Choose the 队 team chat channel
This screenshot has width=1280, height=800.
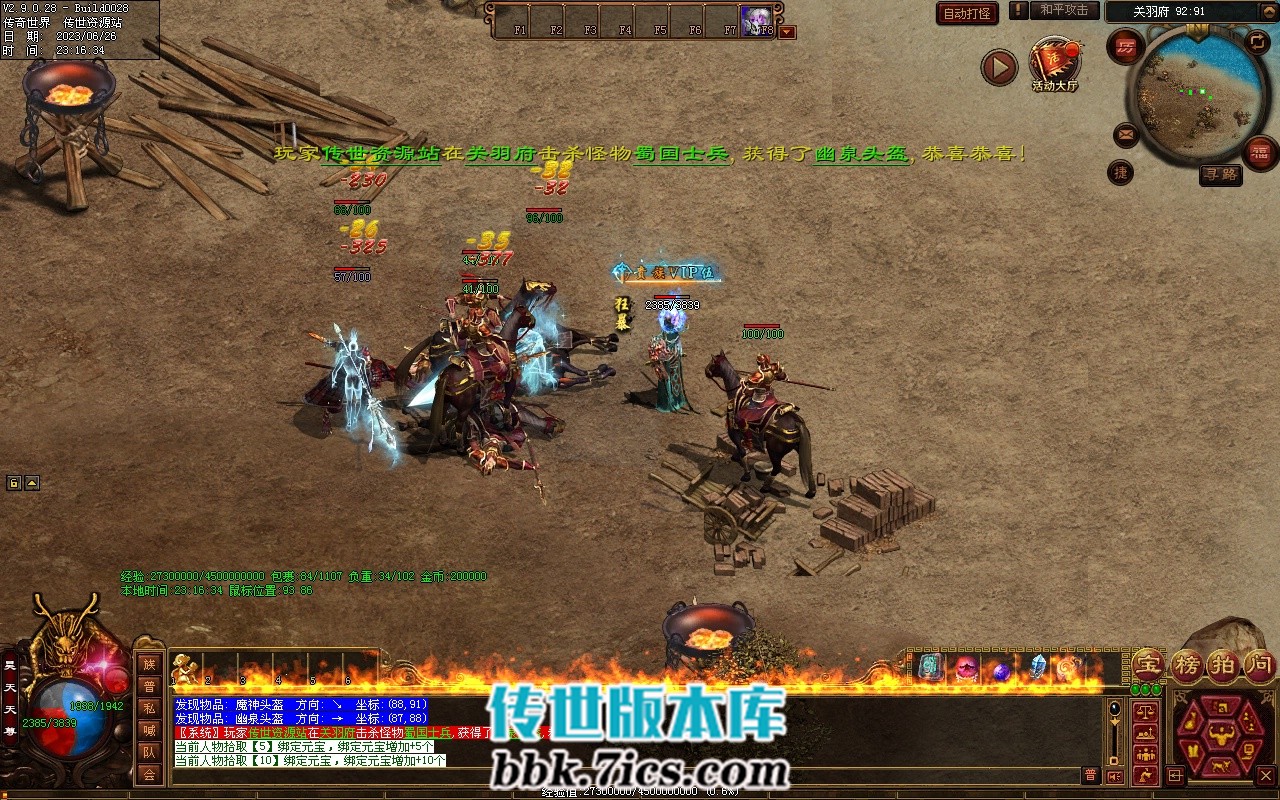149,752
